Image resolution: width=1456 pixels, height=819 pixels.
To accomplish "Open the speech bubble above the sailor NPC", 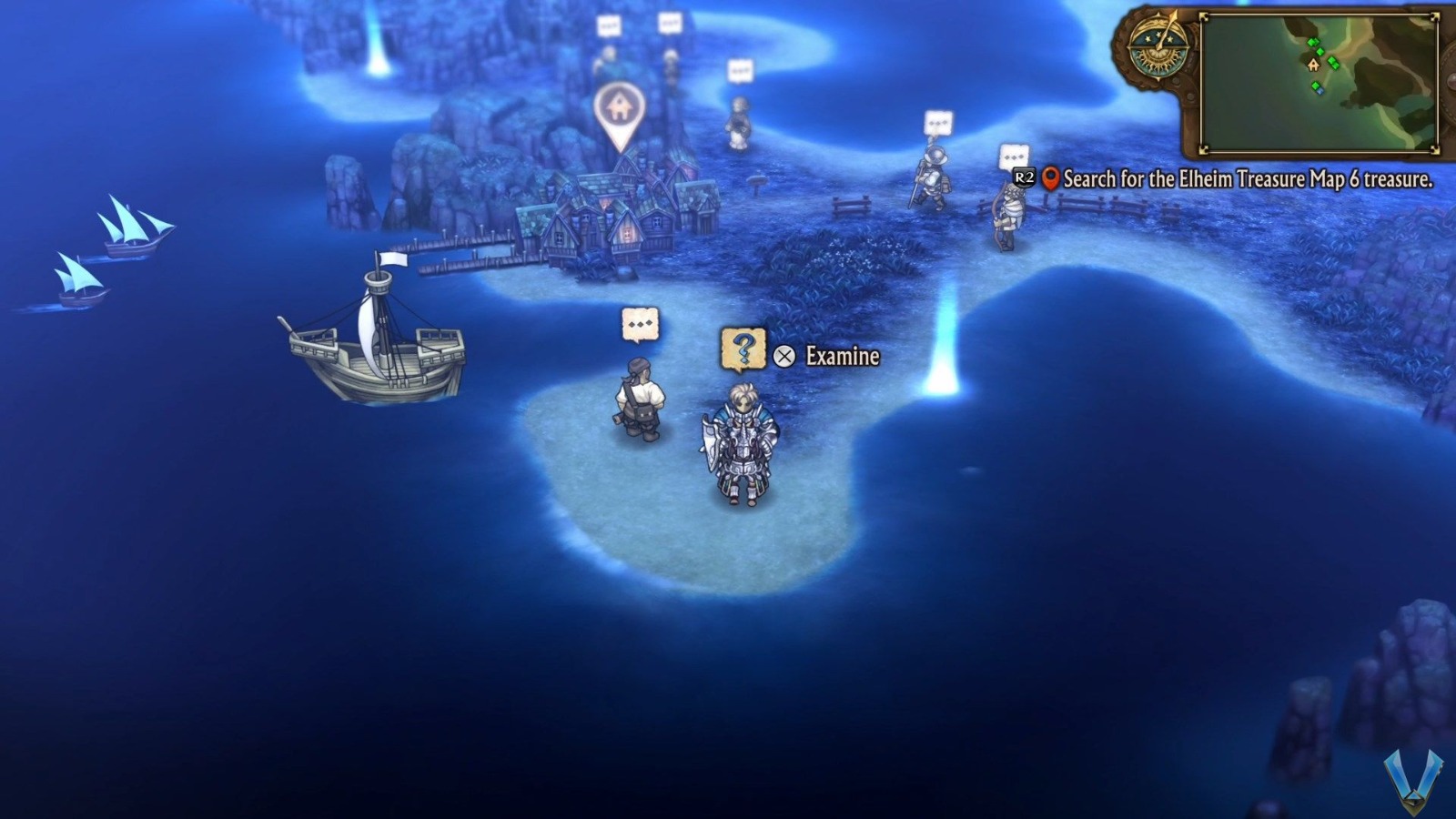I will [640, 322].
